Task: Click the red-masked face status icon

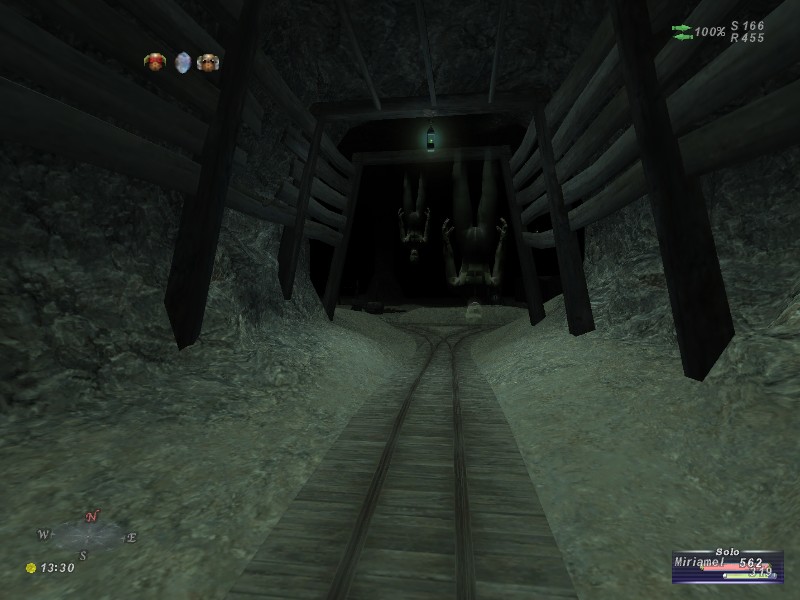Action: (155, 63)
